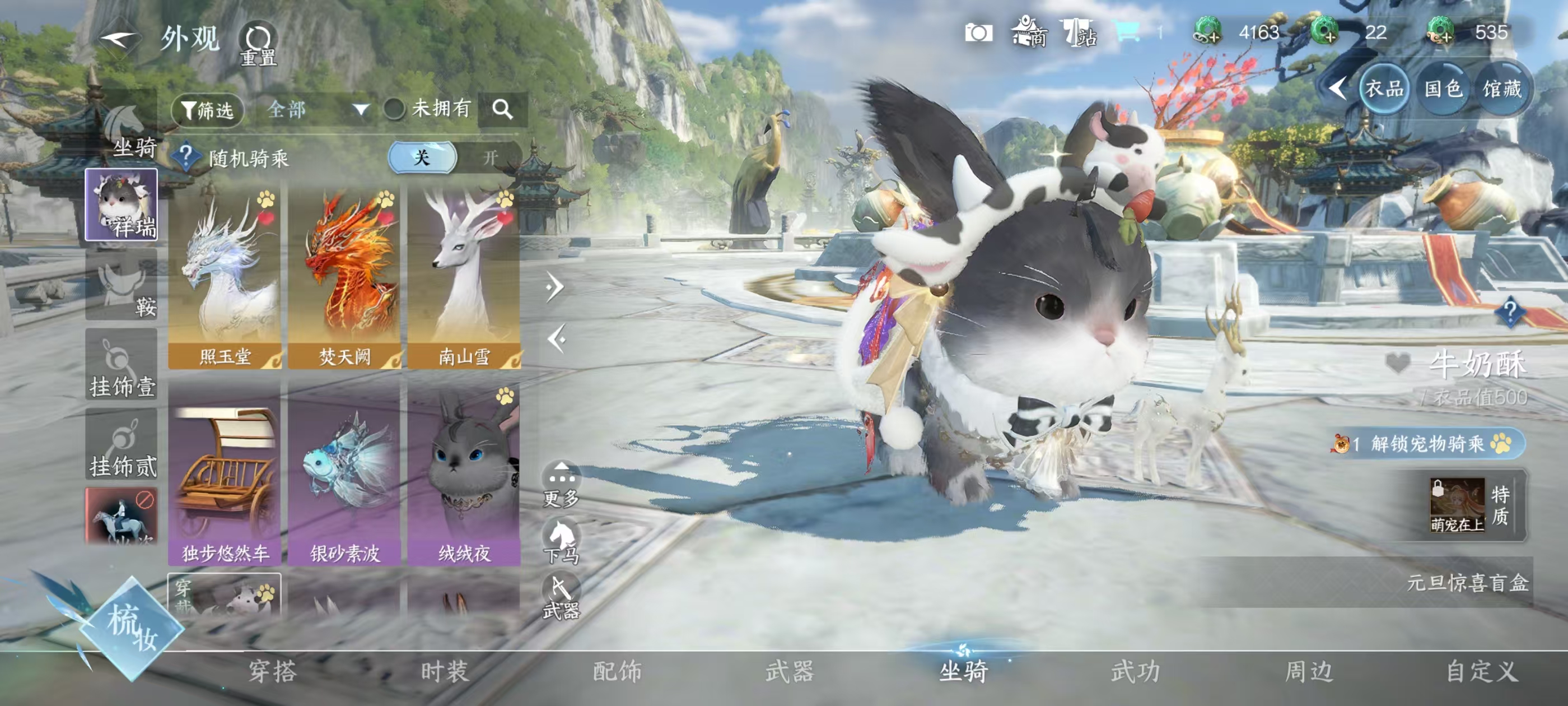This screenshot has height=706, width=1568.
Task: Go back using the top-left arrow
Action: coord(118,40)
